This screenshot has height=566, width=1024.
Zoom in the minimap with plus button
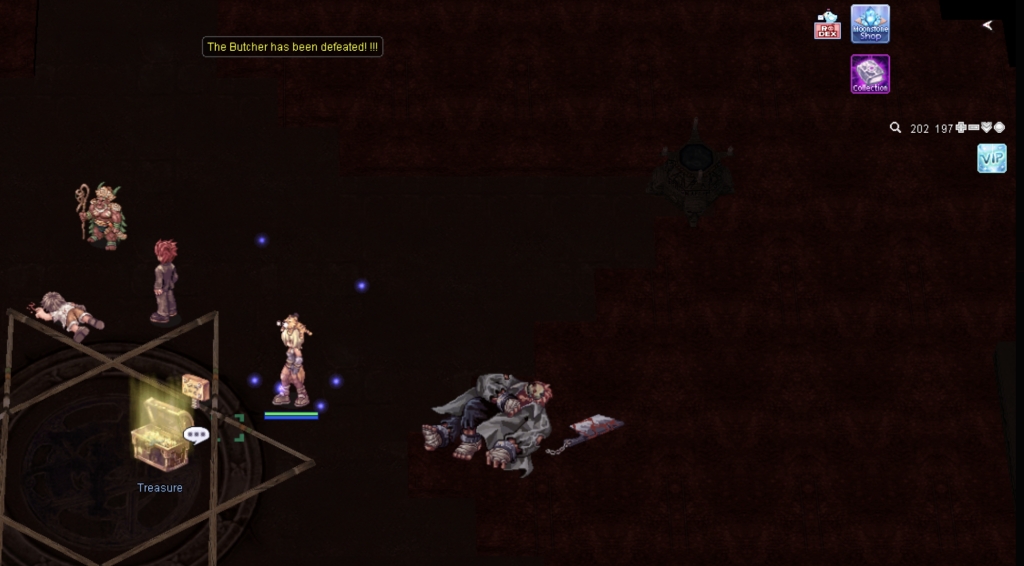tap(961, 128)
